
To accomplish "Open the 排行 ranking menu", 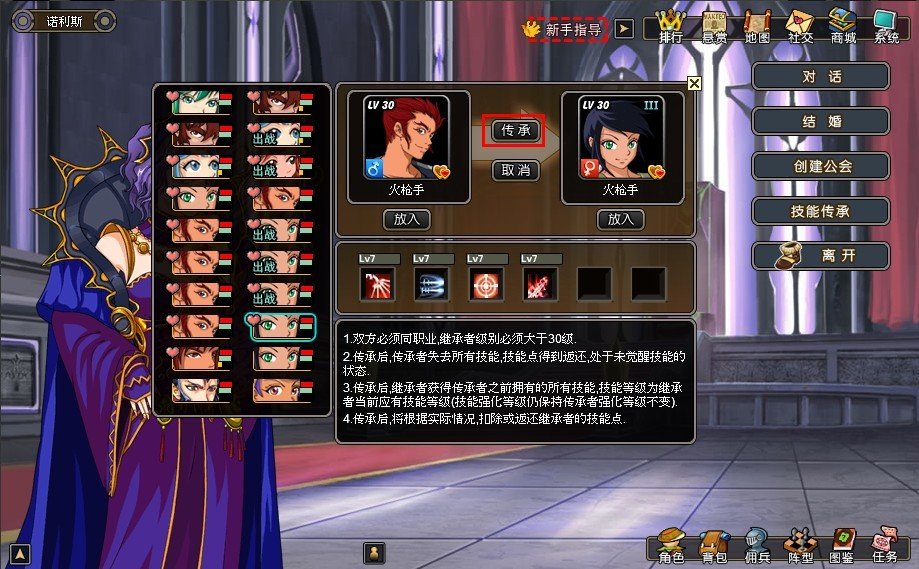I will 670,26.
